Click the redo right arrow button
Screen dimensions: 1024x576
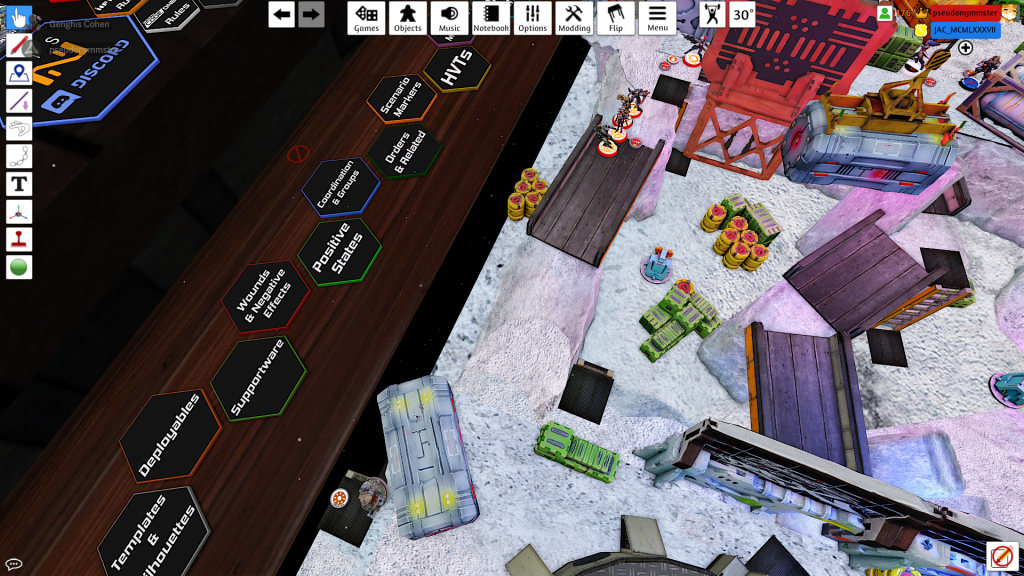311,14
